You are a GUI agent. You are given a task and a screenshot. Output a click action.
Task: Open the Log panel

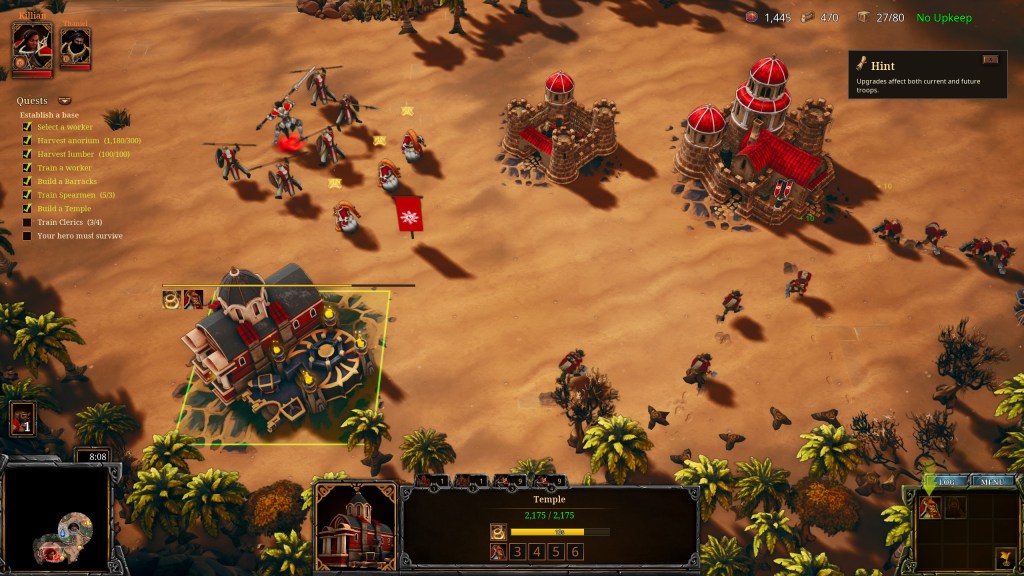947,481
